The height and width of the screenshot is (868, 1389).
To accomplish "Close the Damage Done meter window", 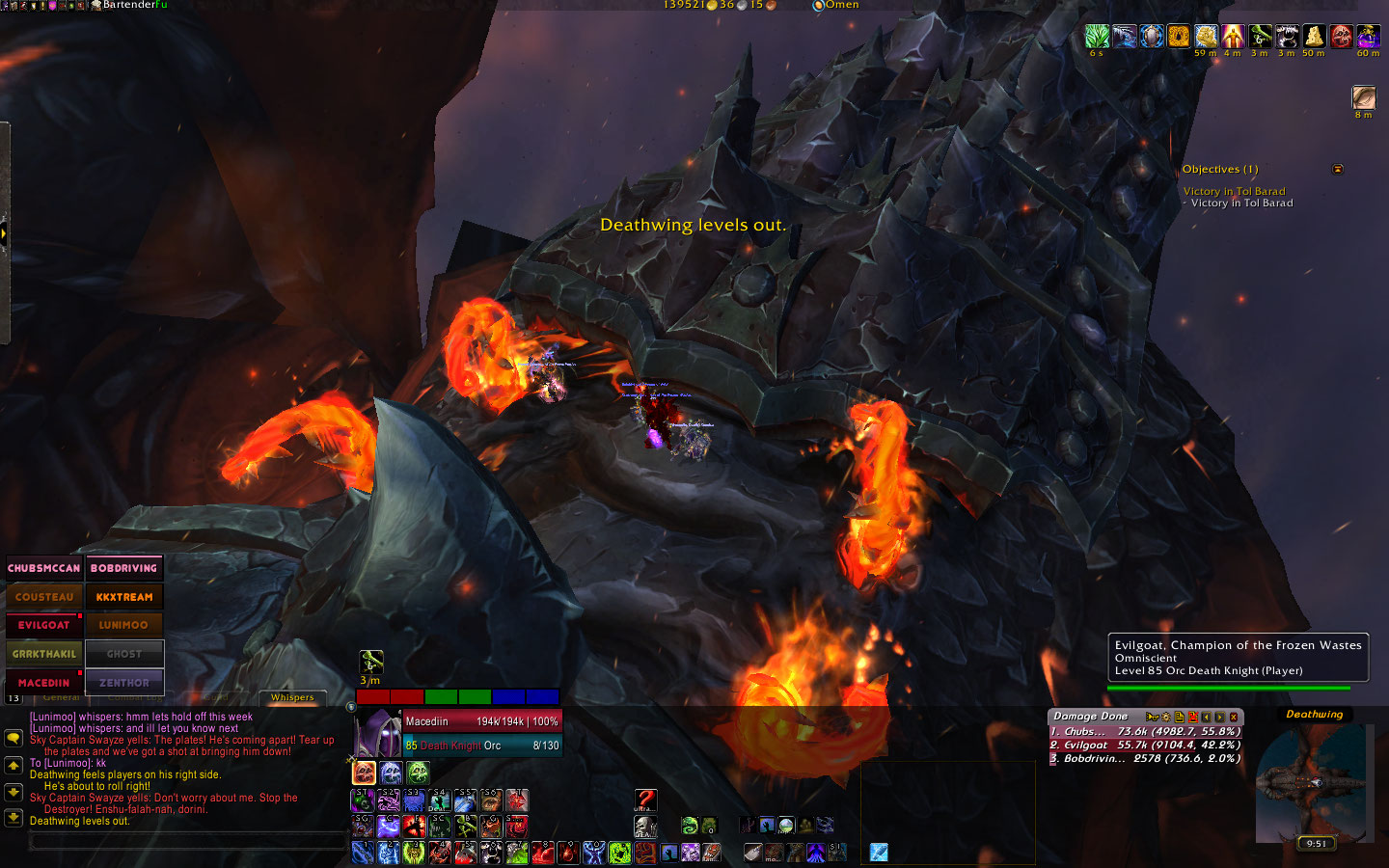I will (1234, 717).
